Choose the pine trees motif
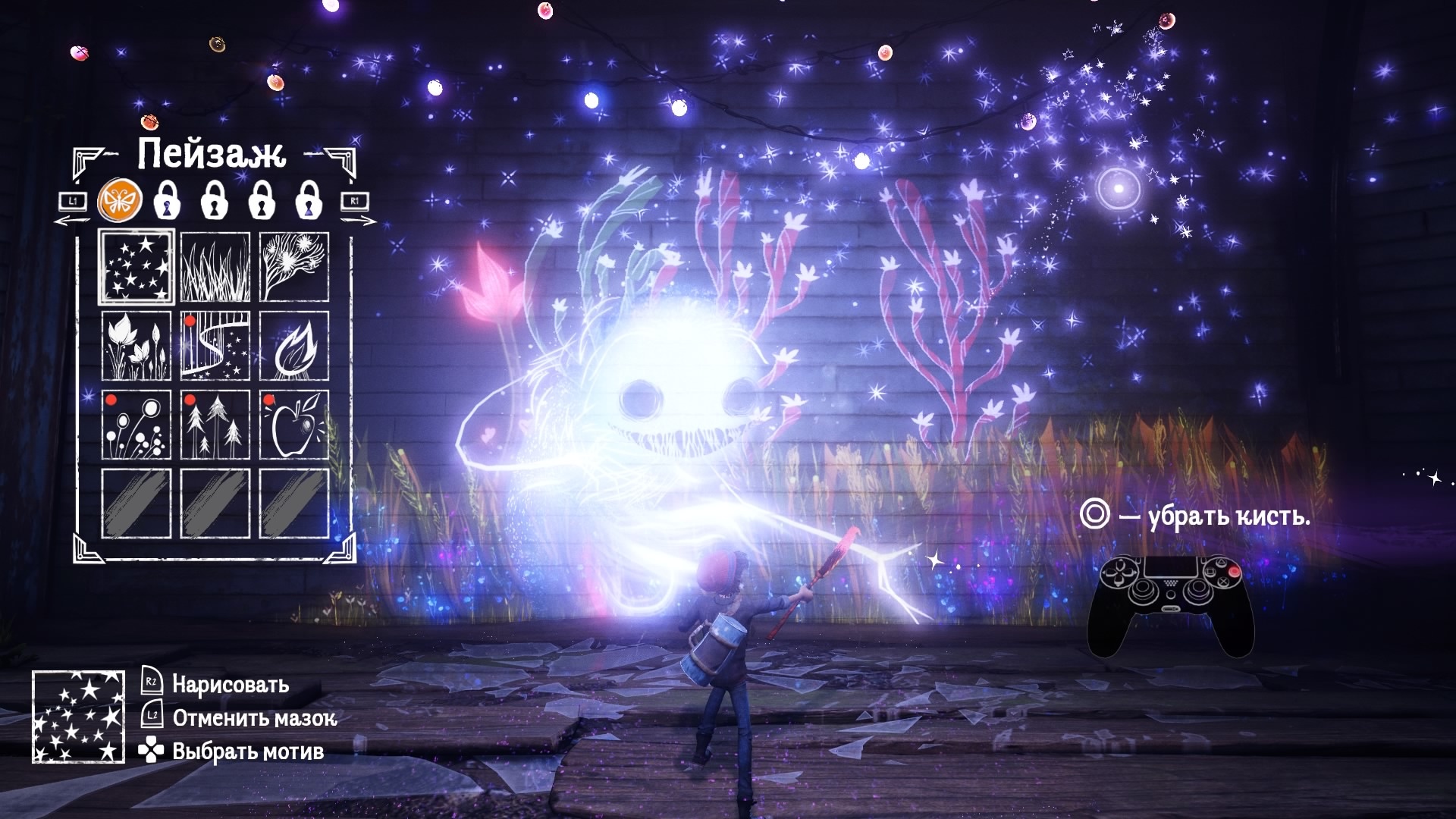 [215, 425]
